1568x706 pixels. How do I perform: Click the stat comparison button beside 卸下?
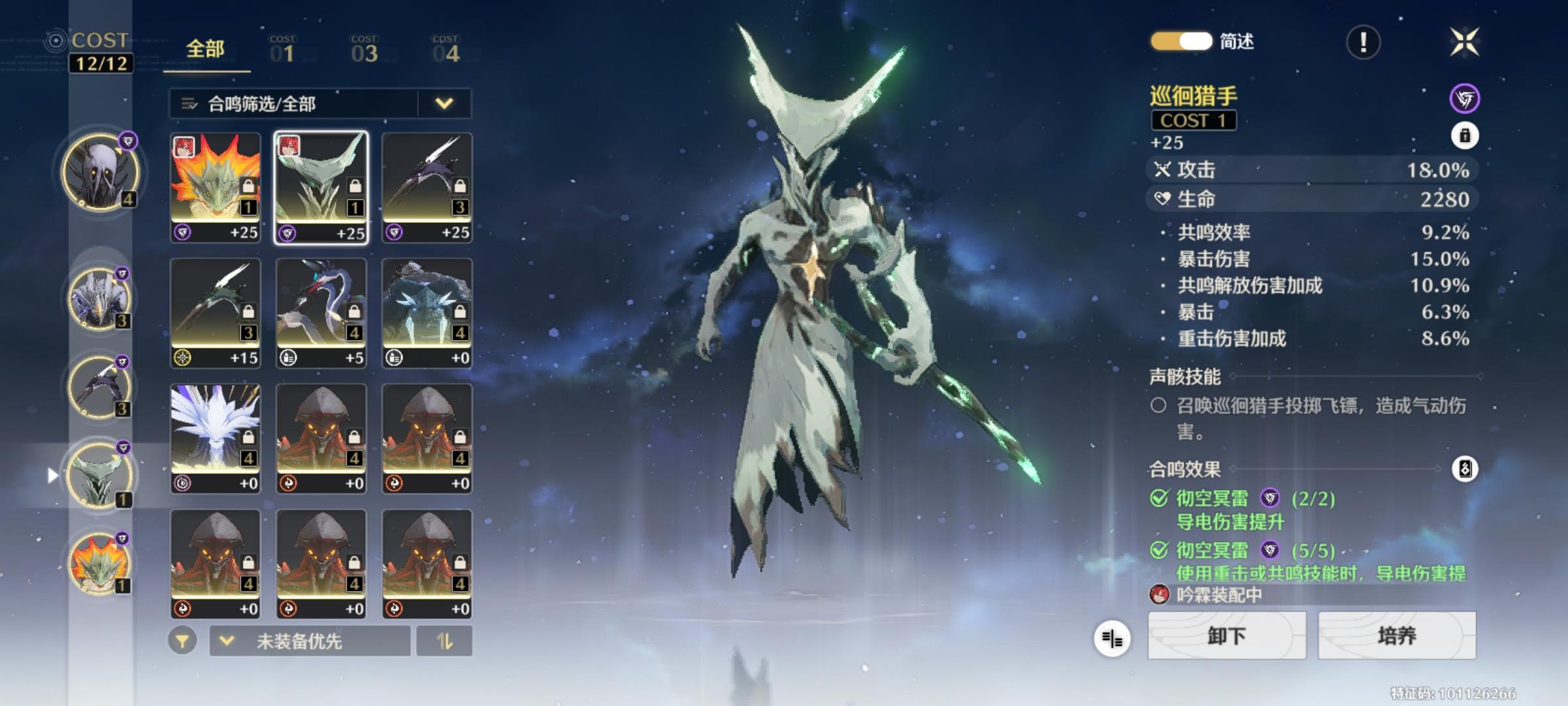point(1111,638)
